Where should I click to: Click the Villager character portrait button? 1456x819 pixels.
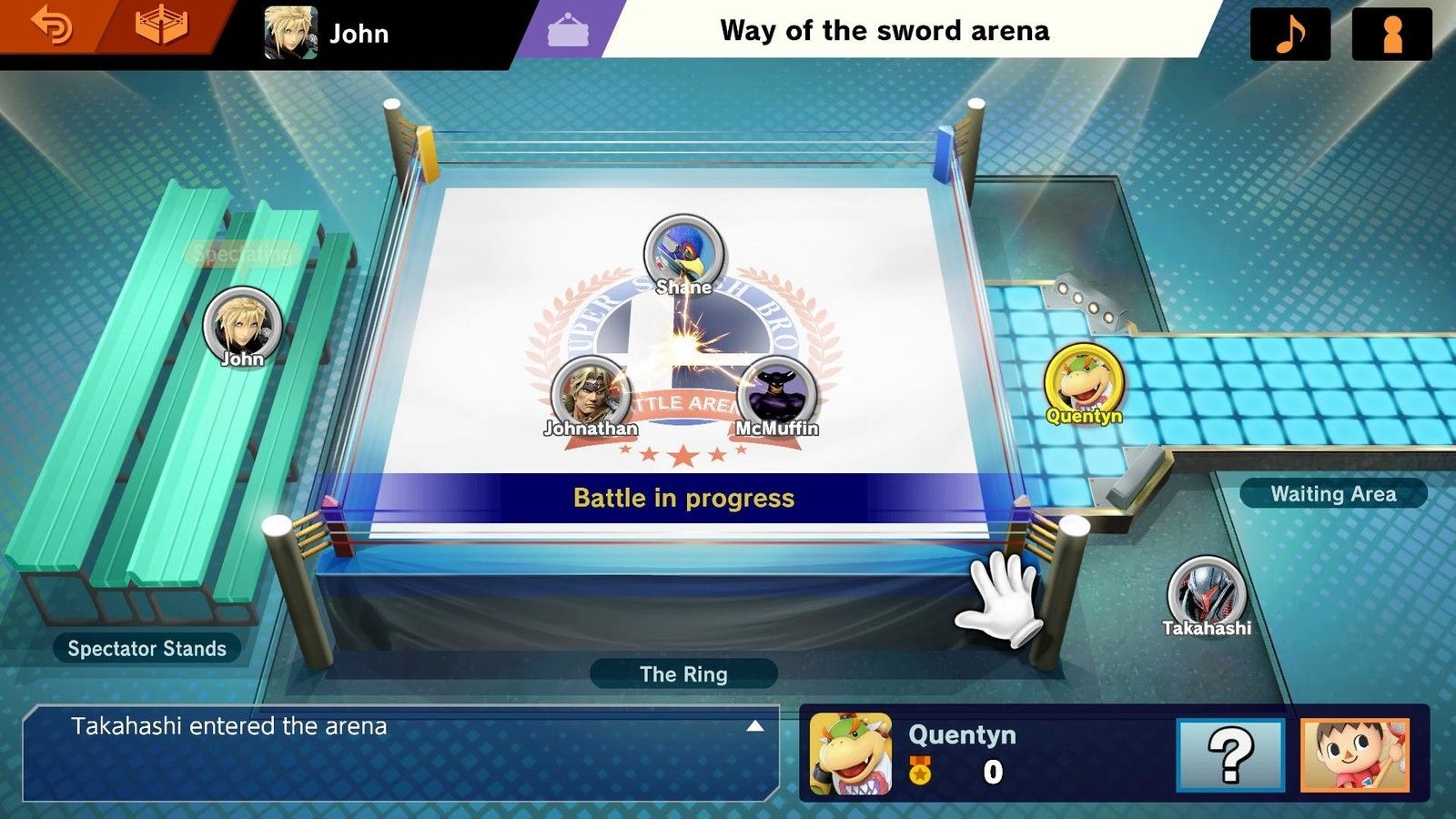[x=1355, y=754]
